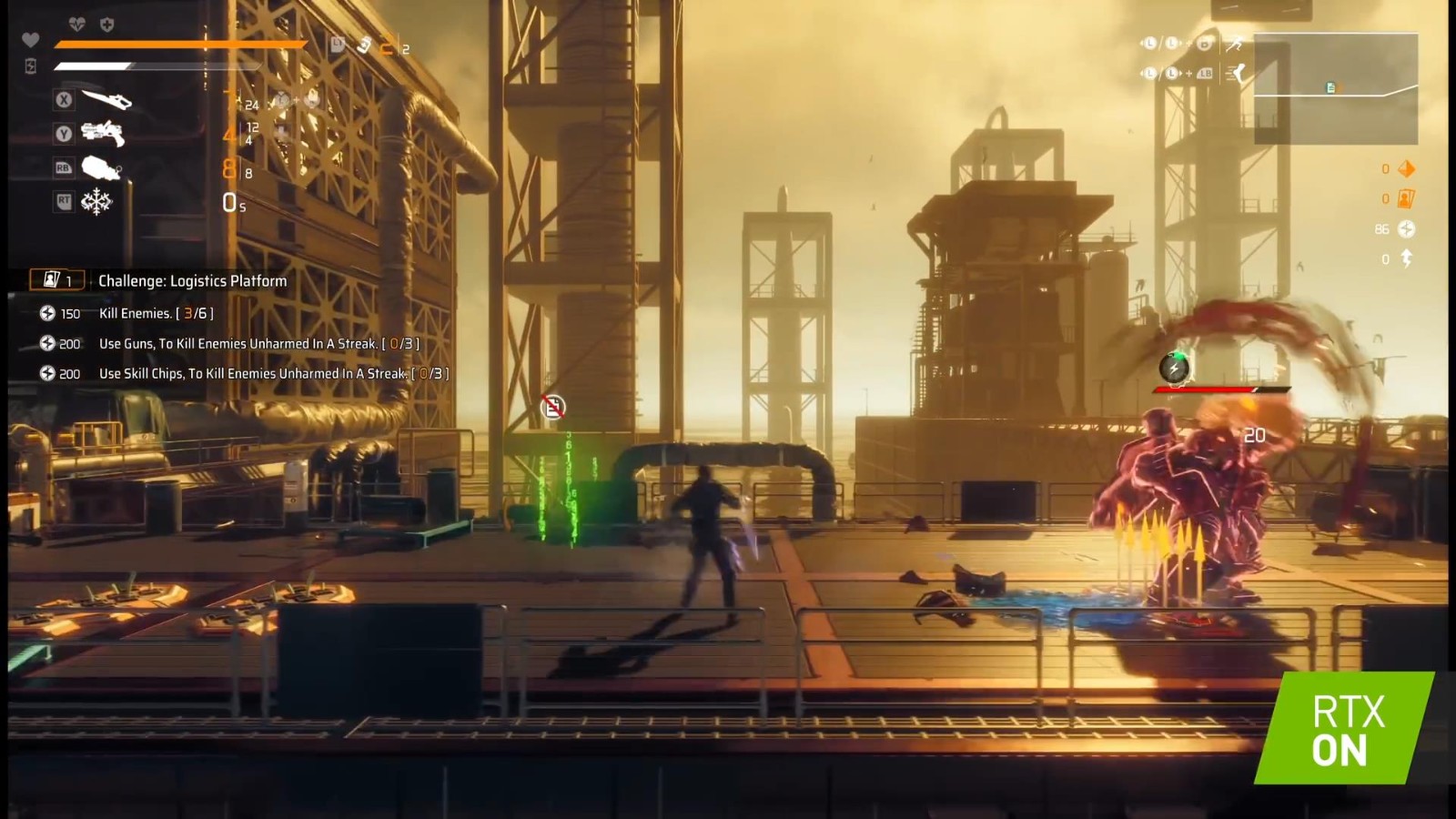
Task: Click the document marker on the minimap
Action: pyautogui.click(x=1331, y=87)
